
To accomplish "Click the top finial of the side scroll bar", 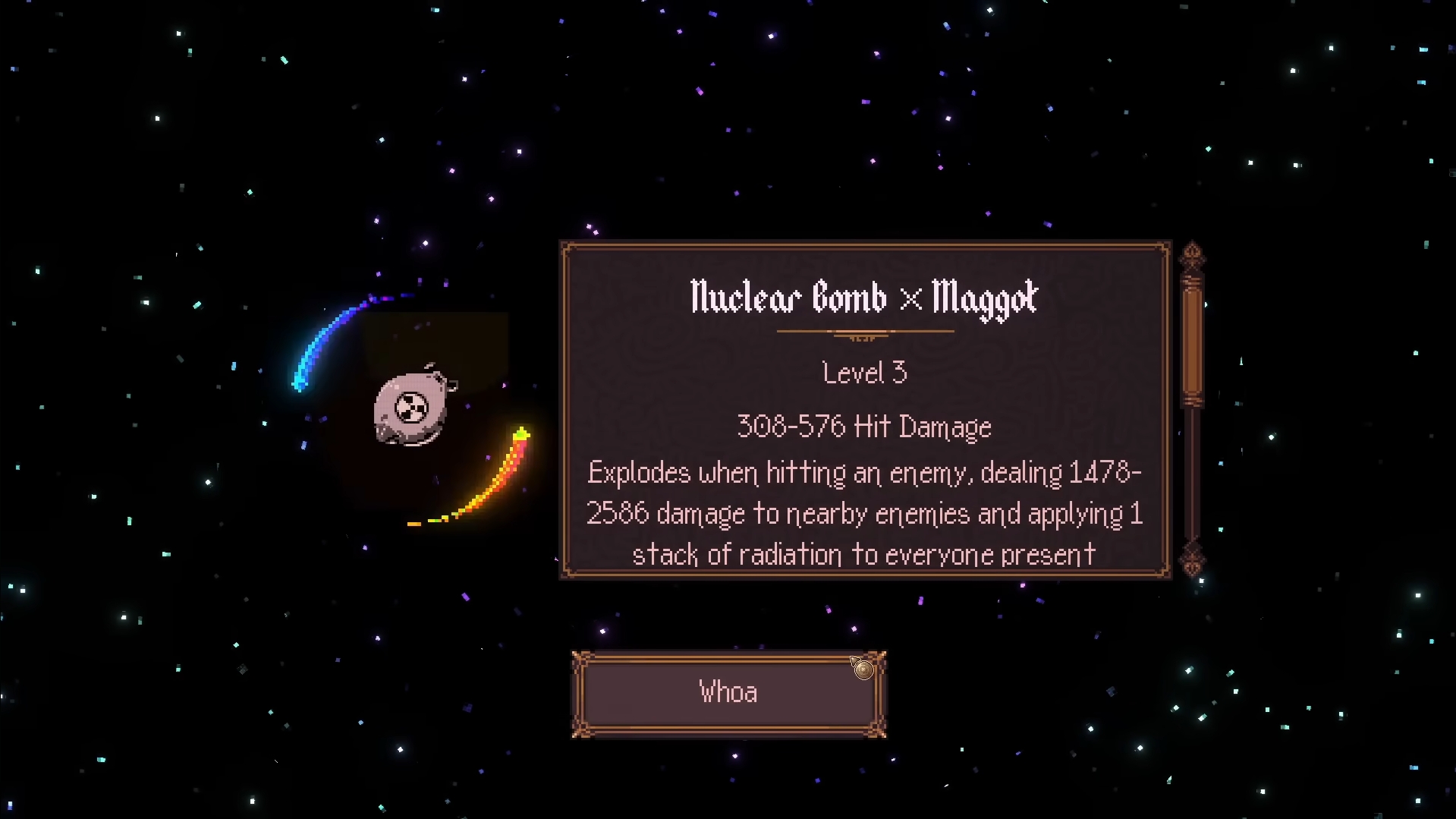I will pos(1193,254).
